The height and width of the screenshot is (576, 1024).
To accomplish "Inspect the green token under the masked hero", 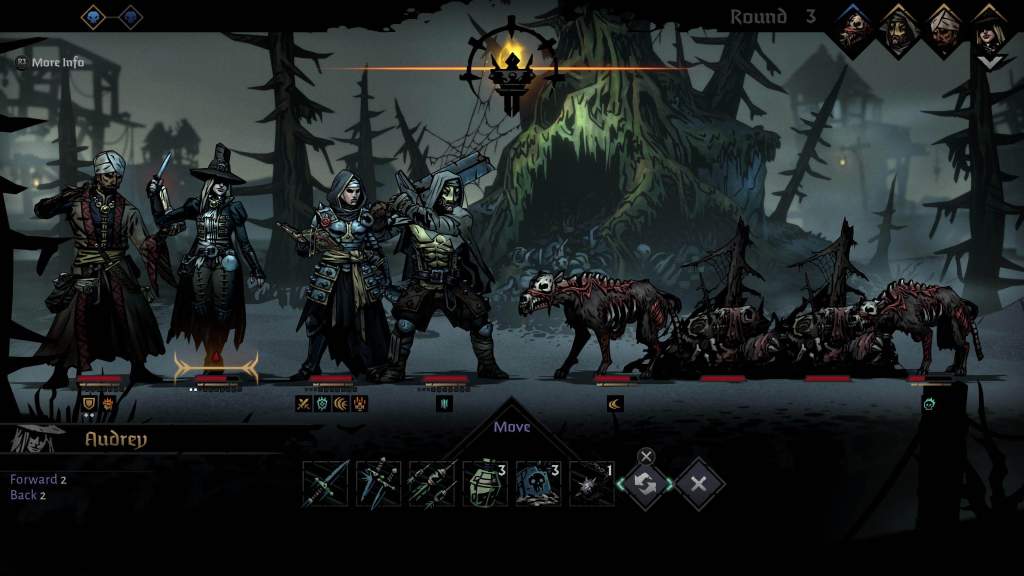I will (445, 404).
